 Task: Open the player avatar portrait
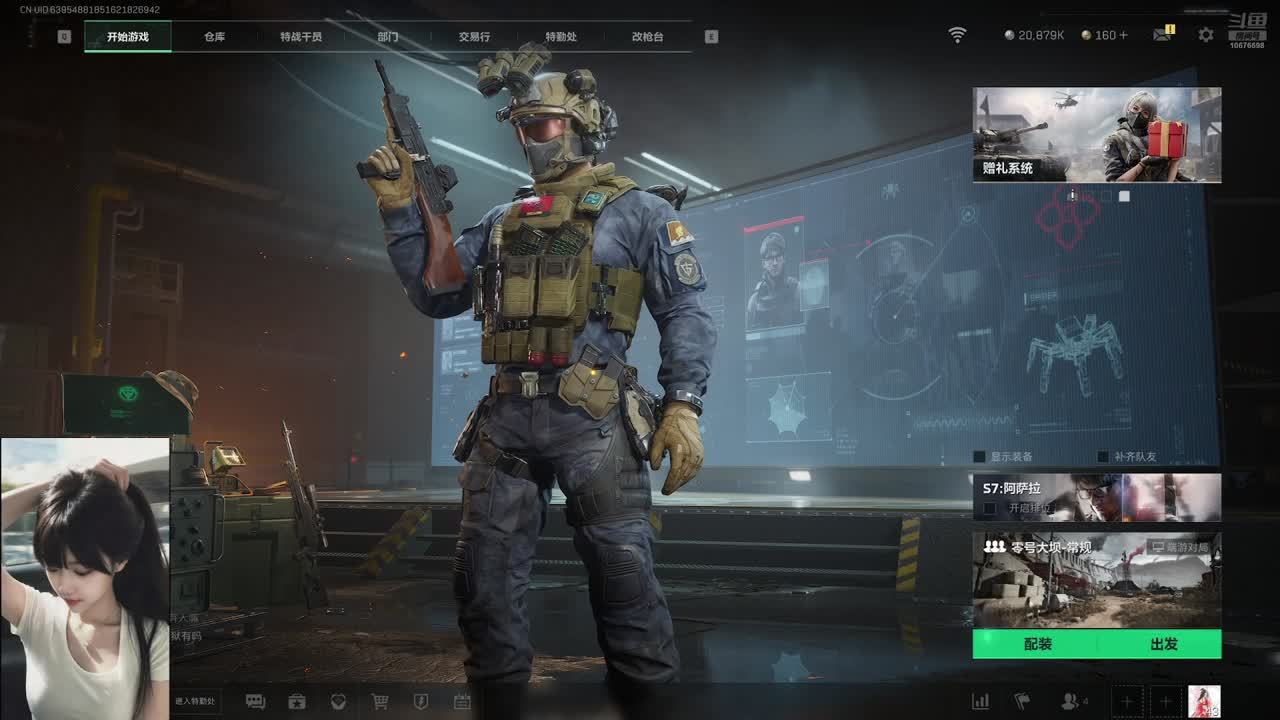tap(1203, 702)
